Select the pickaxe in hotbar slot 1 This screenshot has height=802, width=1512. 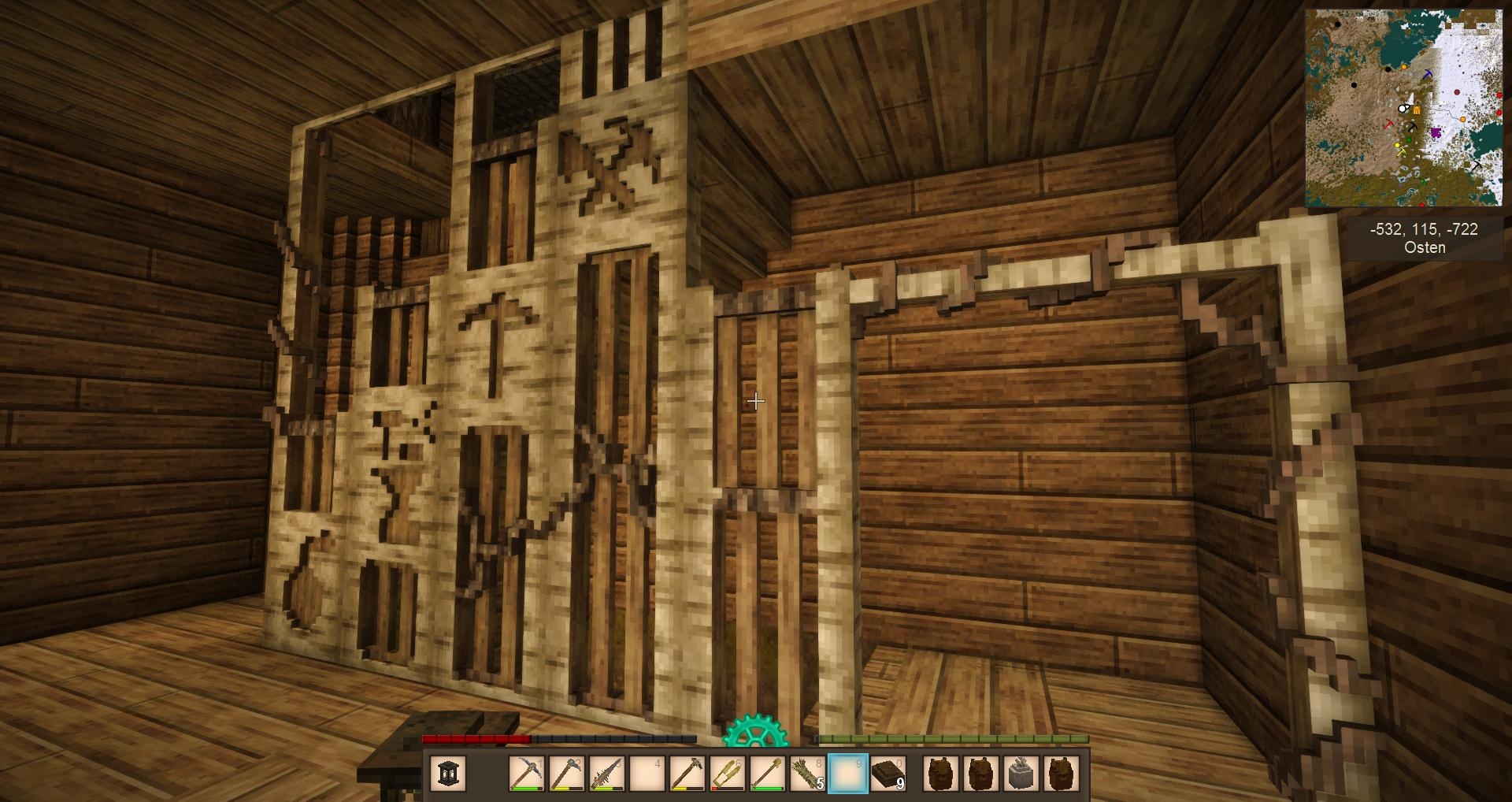526,773
